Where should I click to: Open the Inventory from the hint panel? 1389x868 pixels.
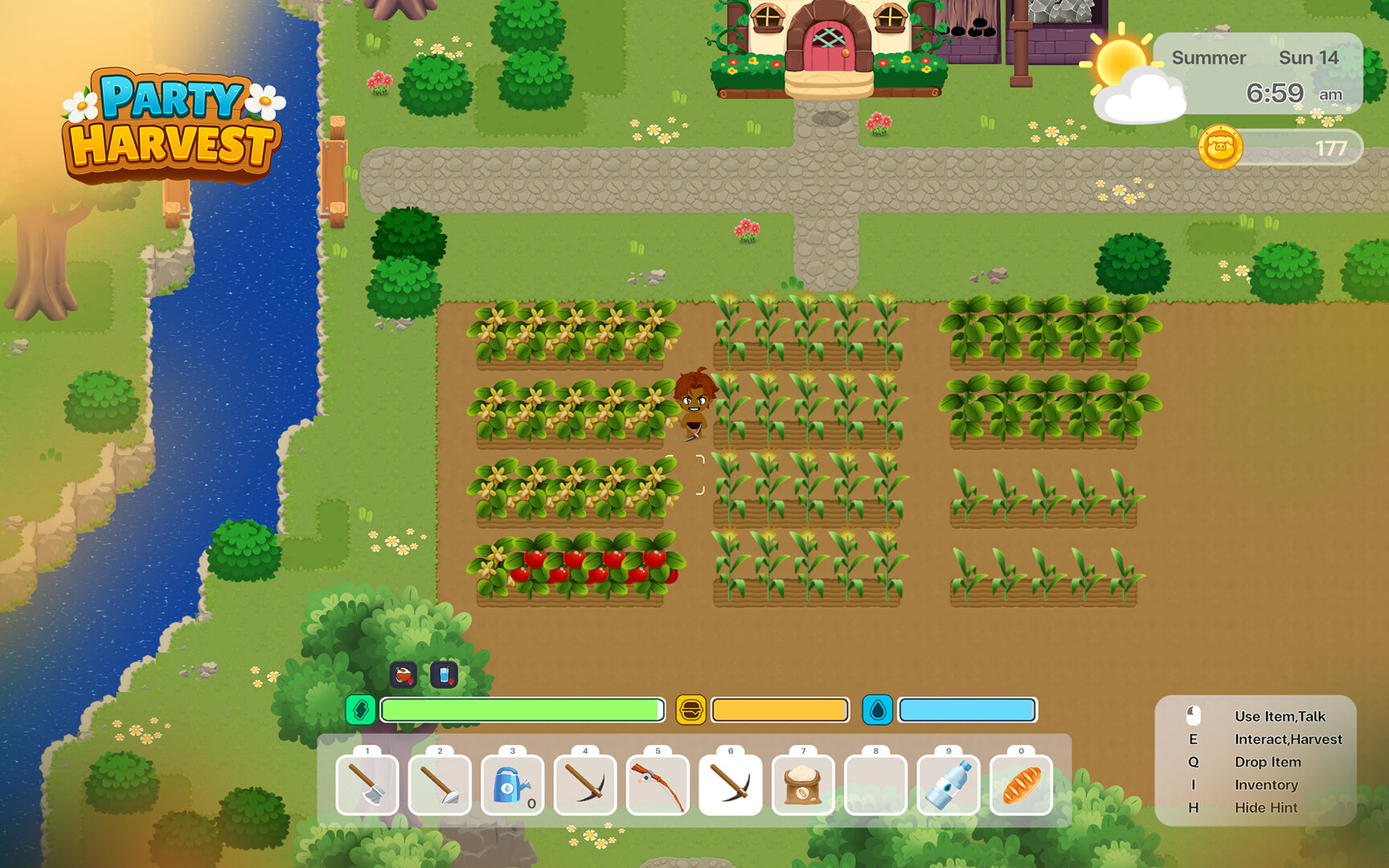point(1268,784)
